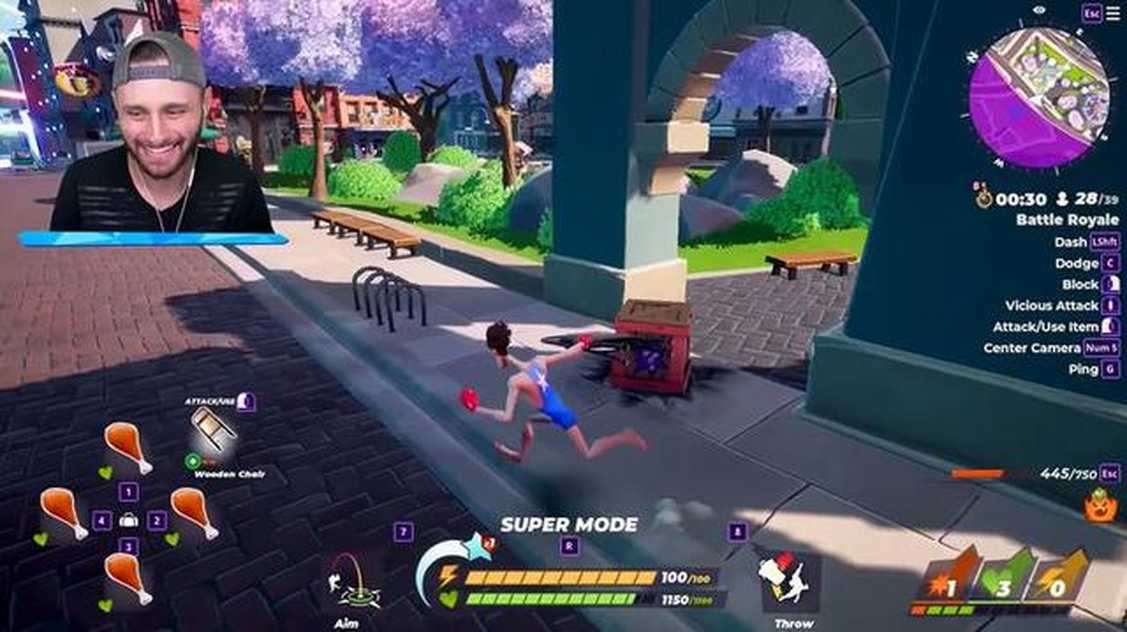Use the chicken drumstick in slot 1
1127x632 pixels.
(x=128, y=446)
